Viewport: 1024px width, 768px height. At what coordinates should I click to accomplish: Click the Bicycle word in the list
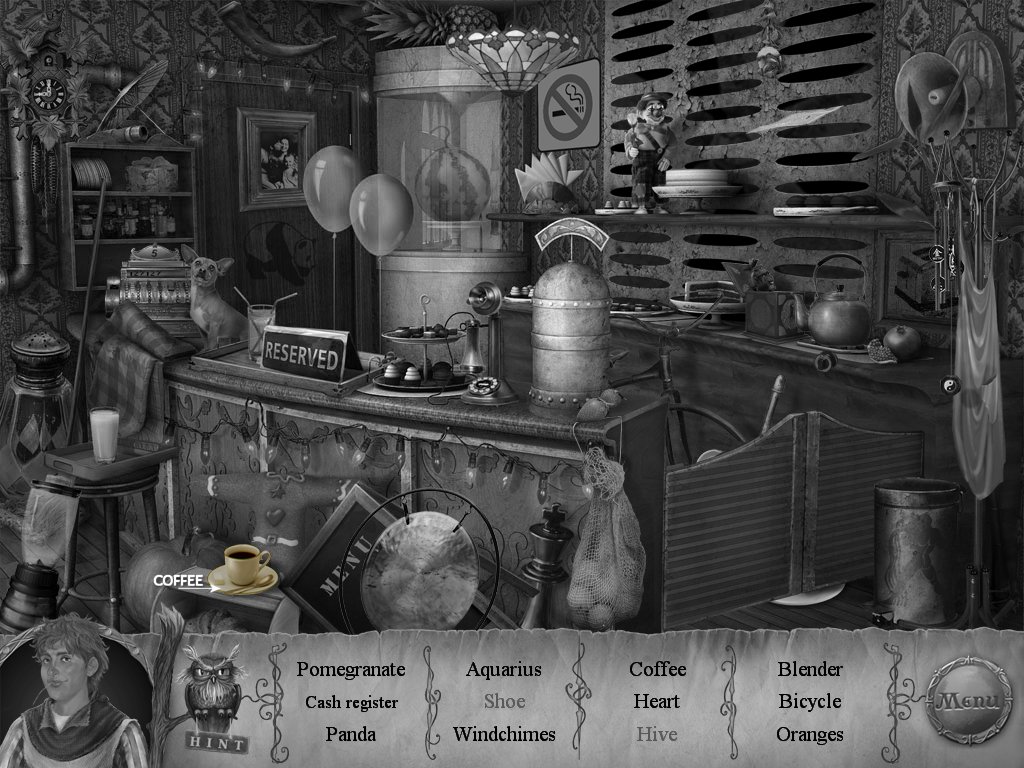point(810,702)
